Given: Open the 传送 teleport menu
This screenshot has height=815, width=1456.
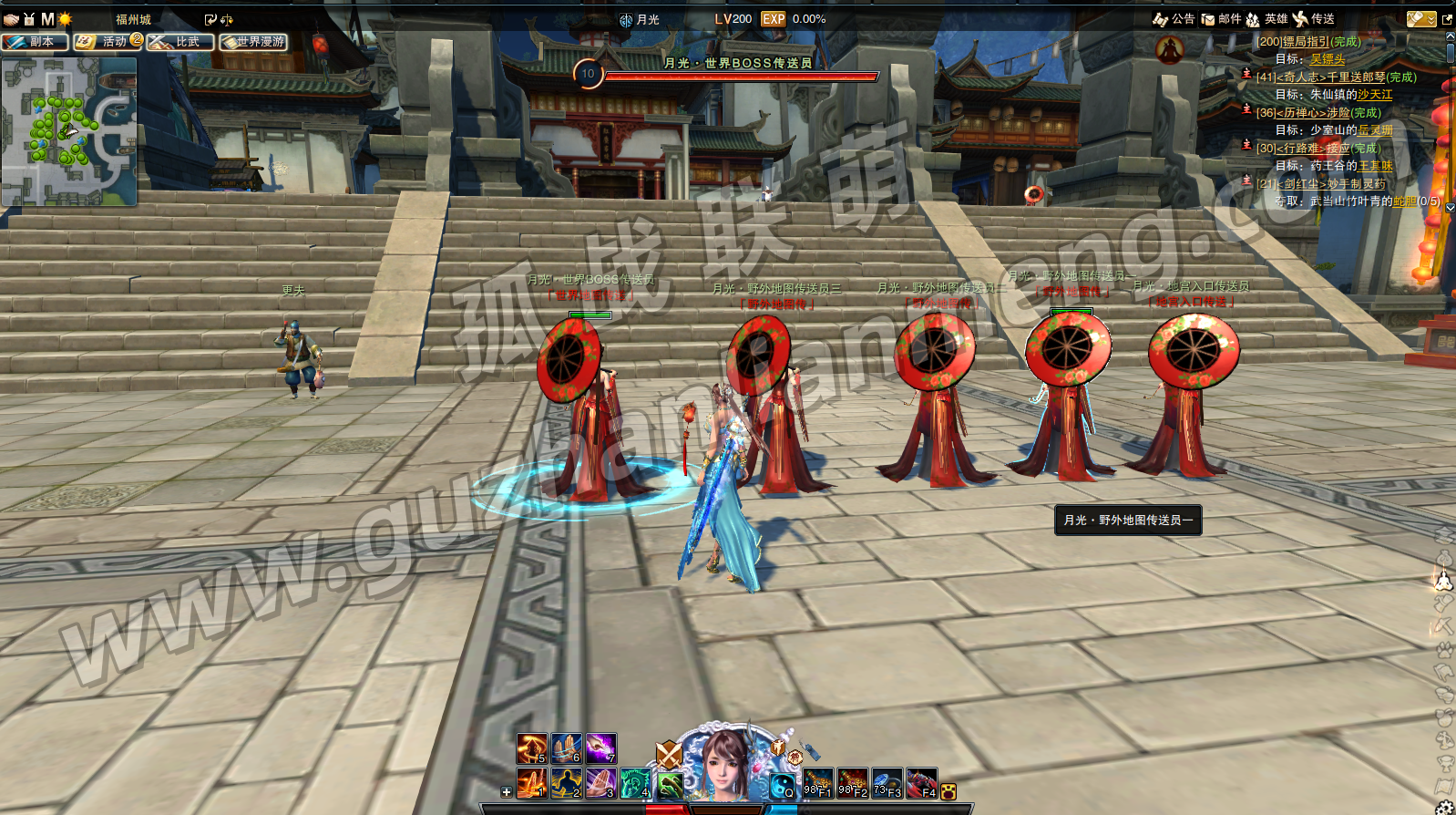Looking at the screenshot, I should pyautogui.click(x=1314, y=19).
